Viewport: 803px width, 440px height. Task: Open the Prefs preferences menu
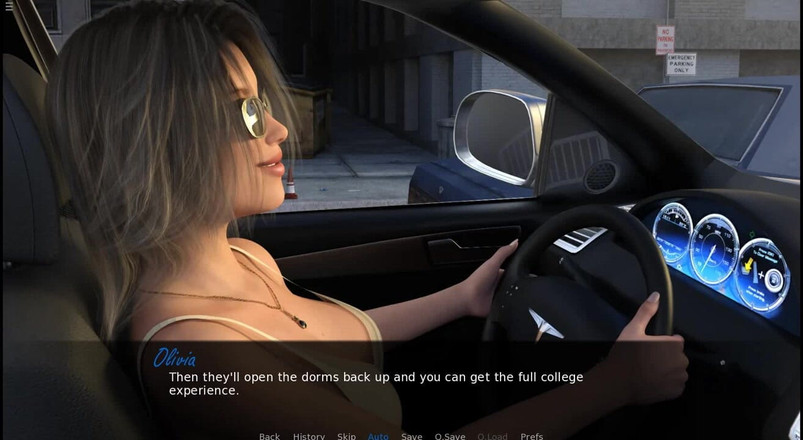[x=532, y=435]
